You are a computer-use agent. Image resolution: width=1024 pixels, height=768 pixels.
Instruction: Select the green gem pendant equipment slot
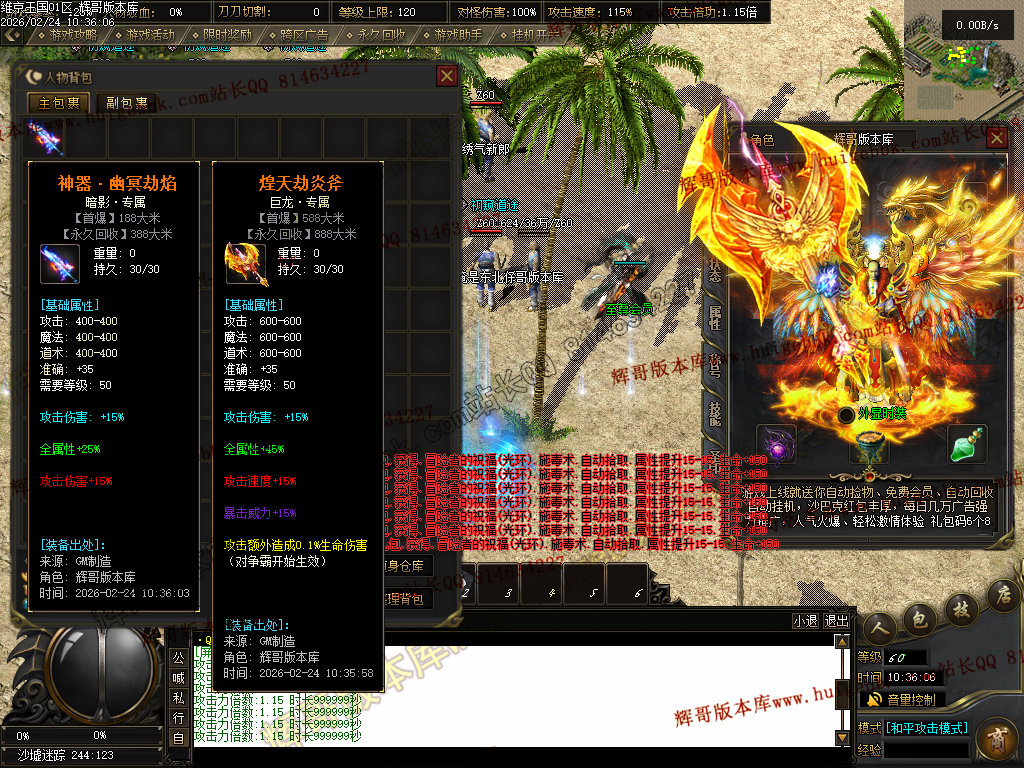(x=966, y=444)
